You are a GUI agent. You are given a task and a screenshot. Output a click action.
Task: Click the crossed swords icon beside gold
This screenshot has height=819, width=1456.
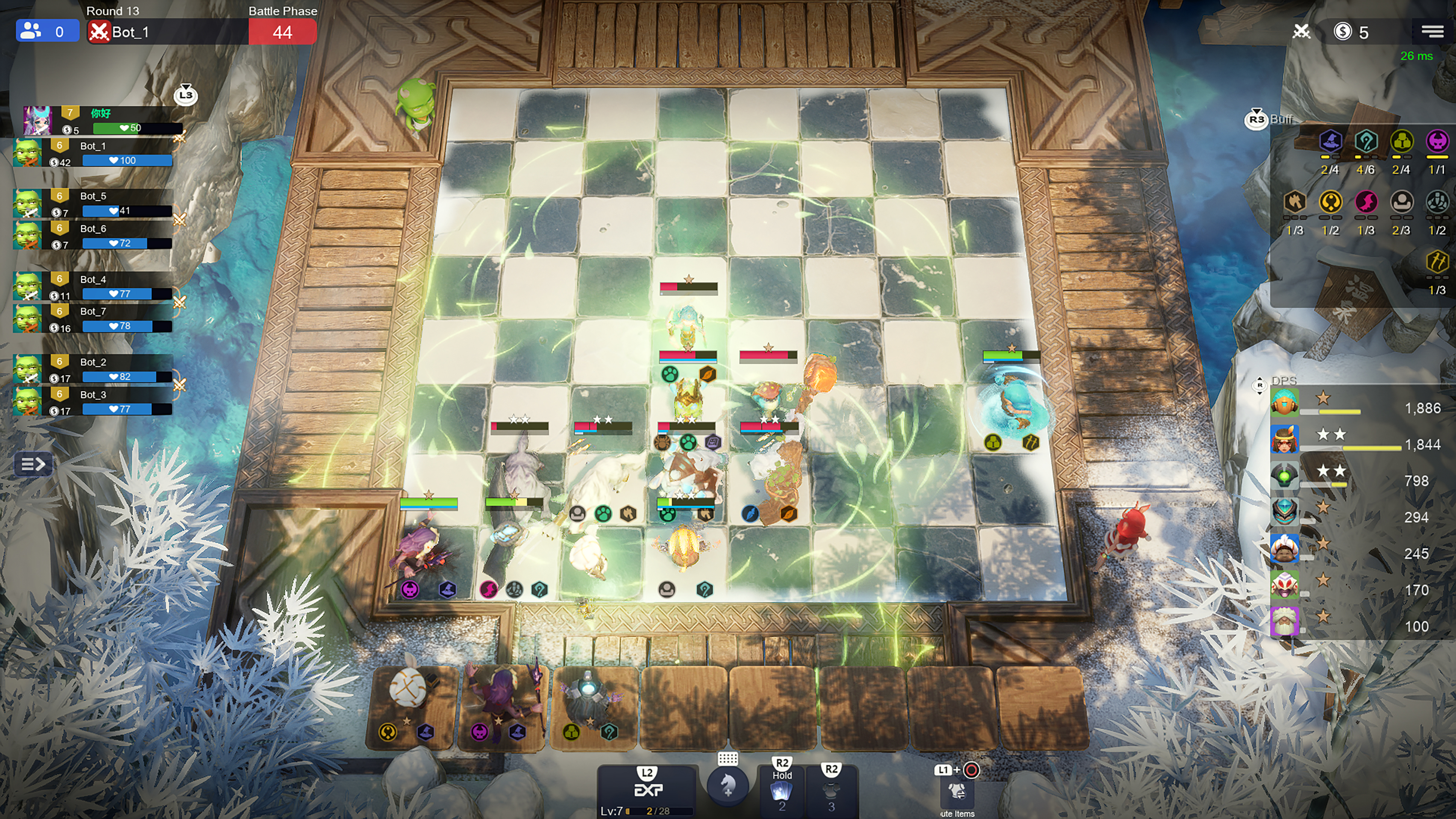click(1301, 31)
